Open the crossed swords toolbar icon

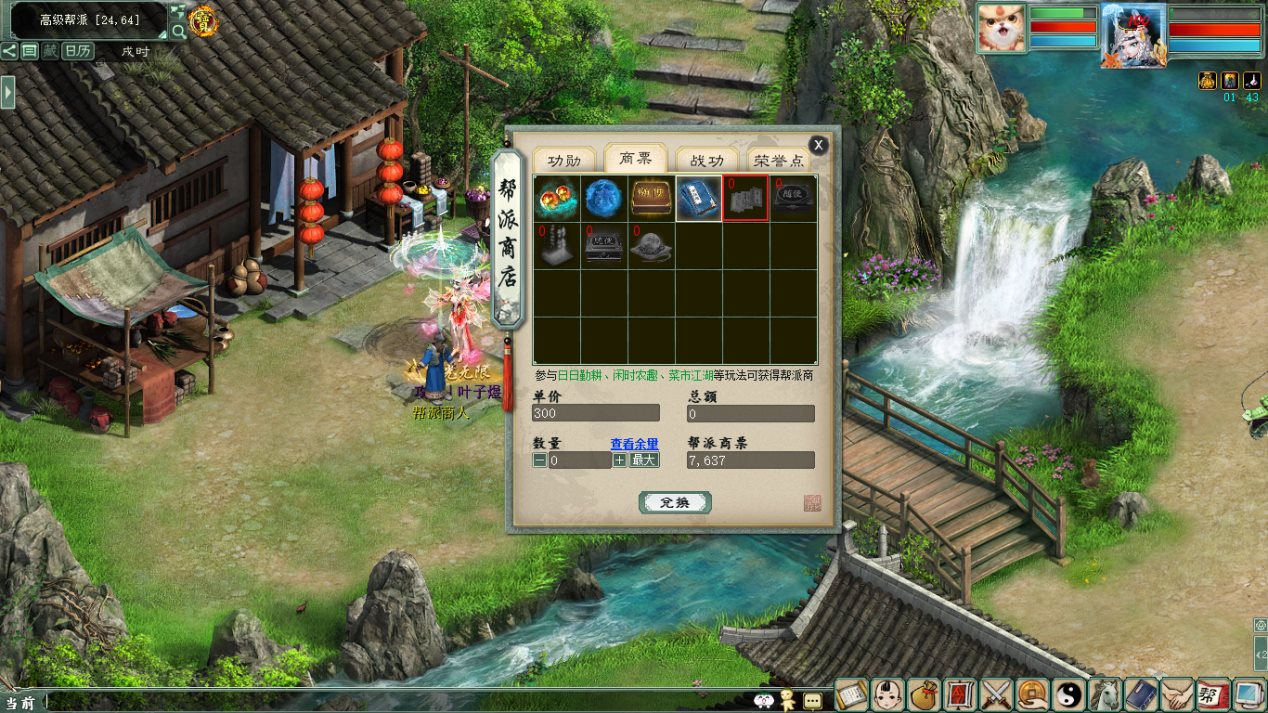pos(997,693)
